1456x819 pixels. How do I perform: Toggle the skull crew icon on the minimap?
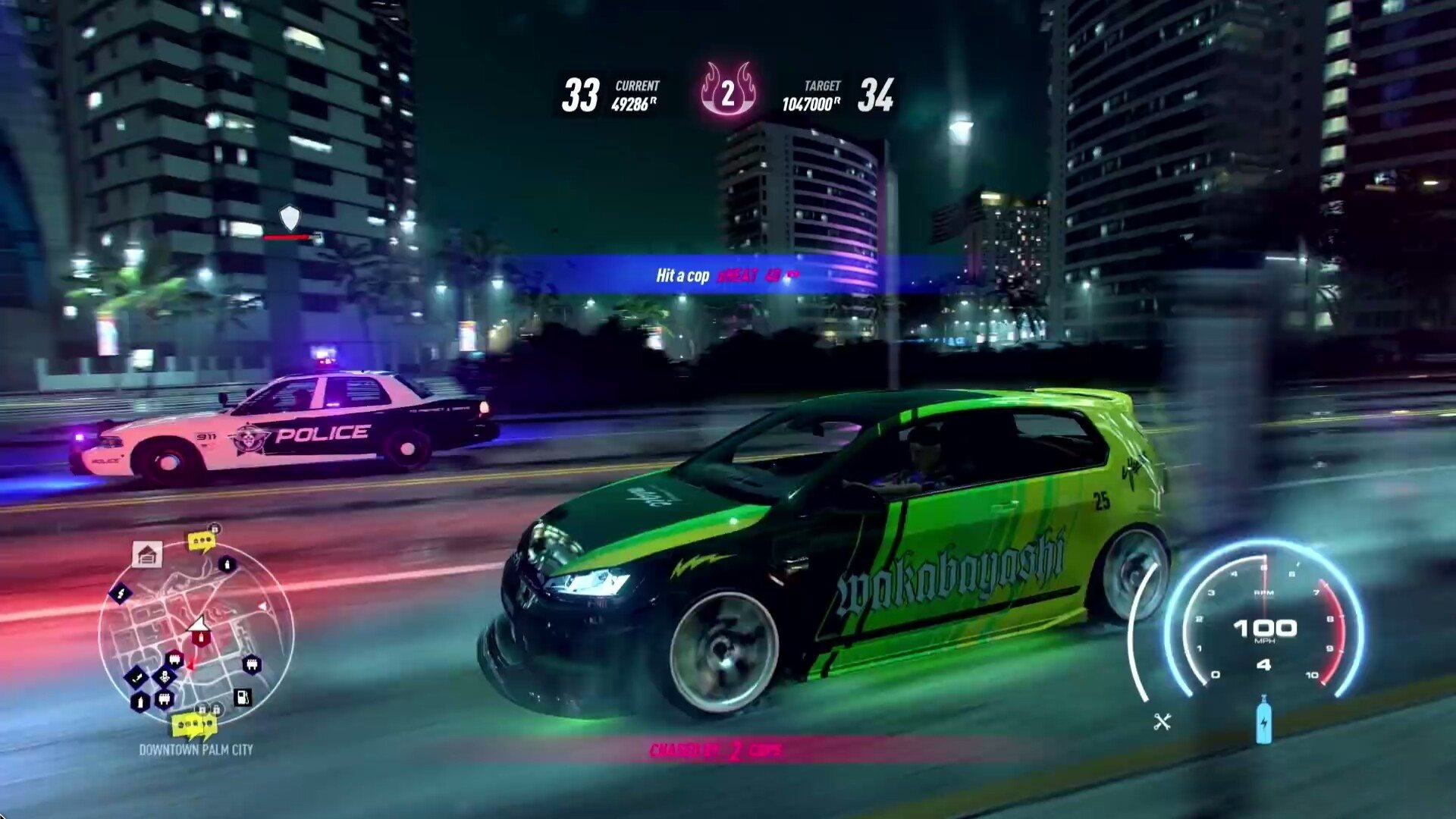(164, 676)
